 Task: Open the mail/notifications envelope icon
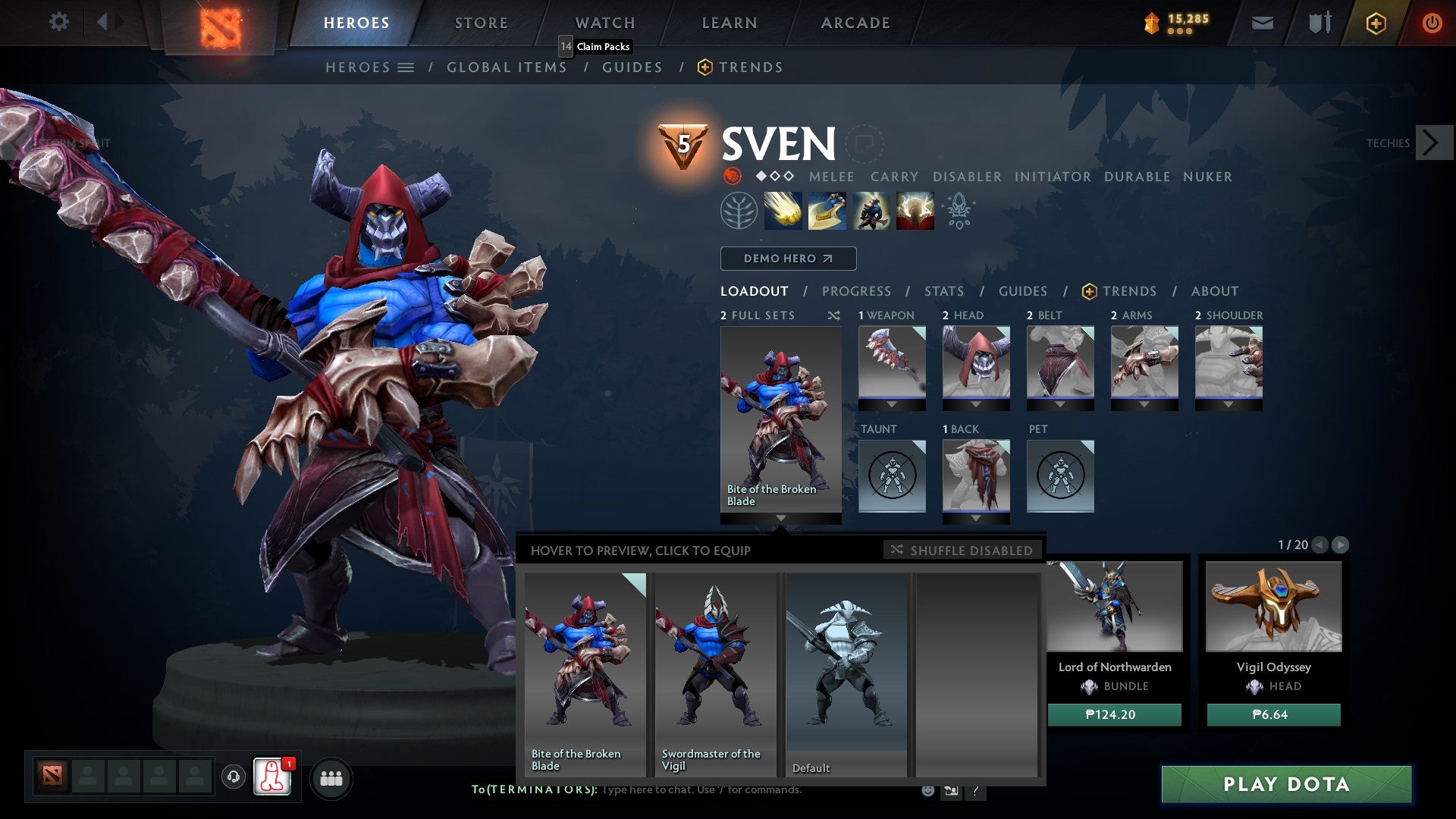point(1263,23)
